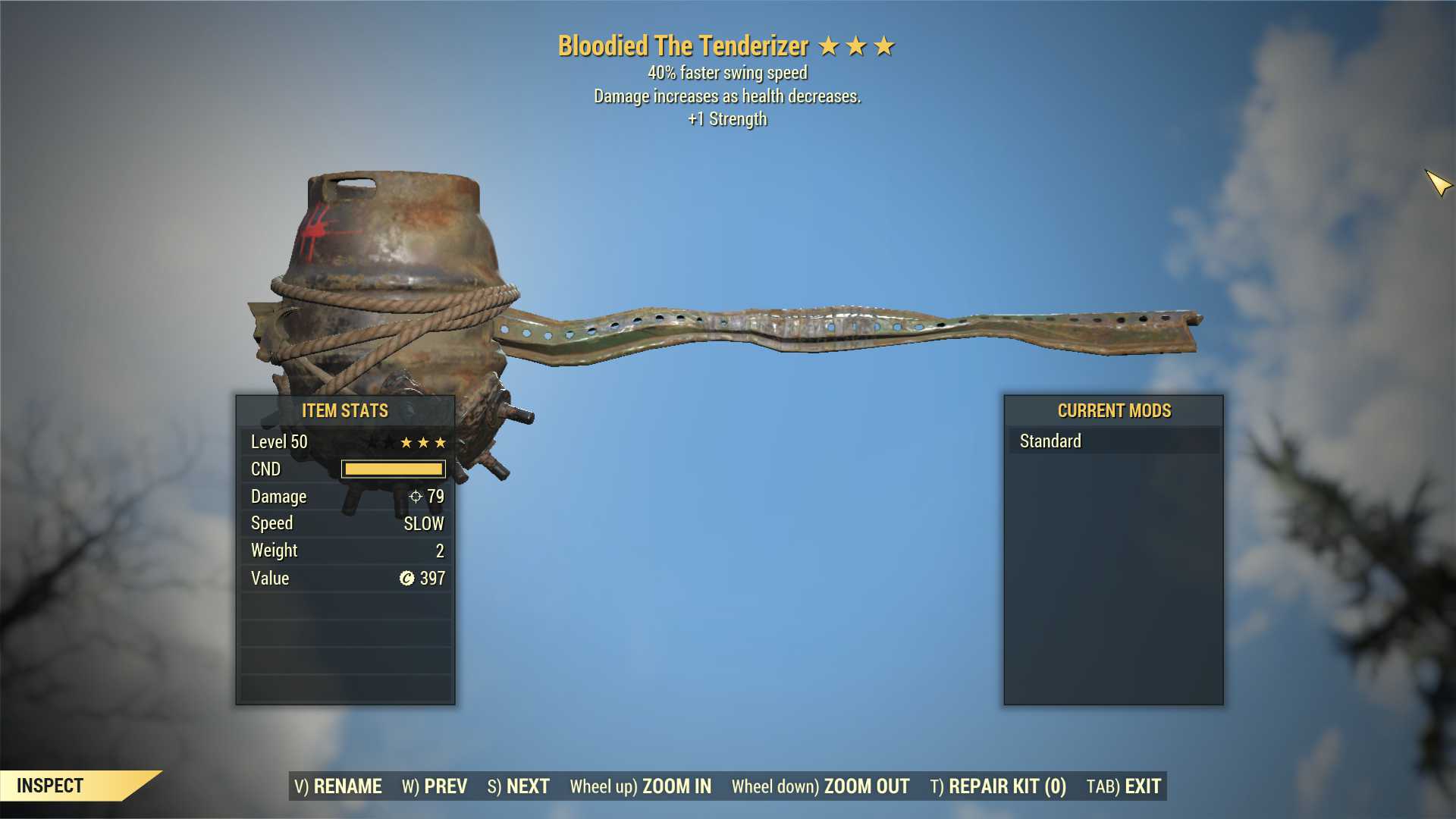
Task: Toggle the +1 Strength effect text
Action: tap(727, 118)
